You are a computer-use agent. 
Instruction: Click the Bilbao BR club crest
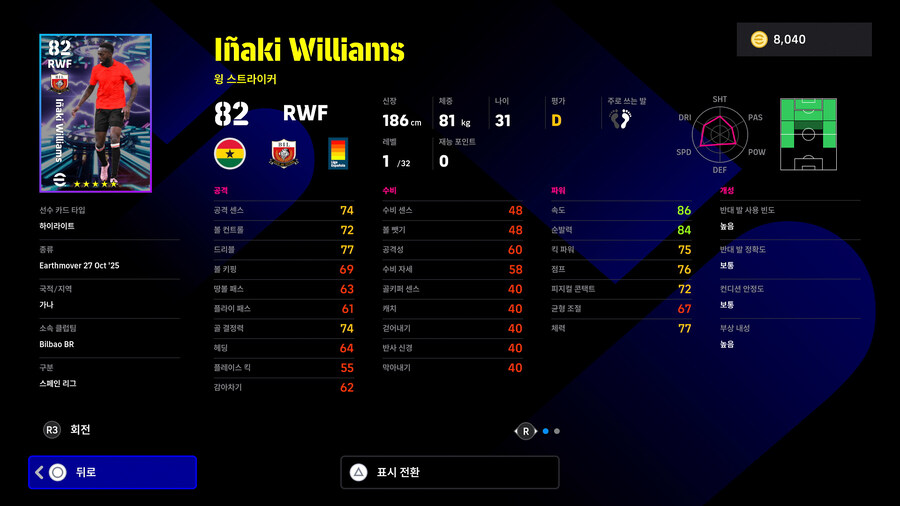pyautogui.click(x=285, y=153)
